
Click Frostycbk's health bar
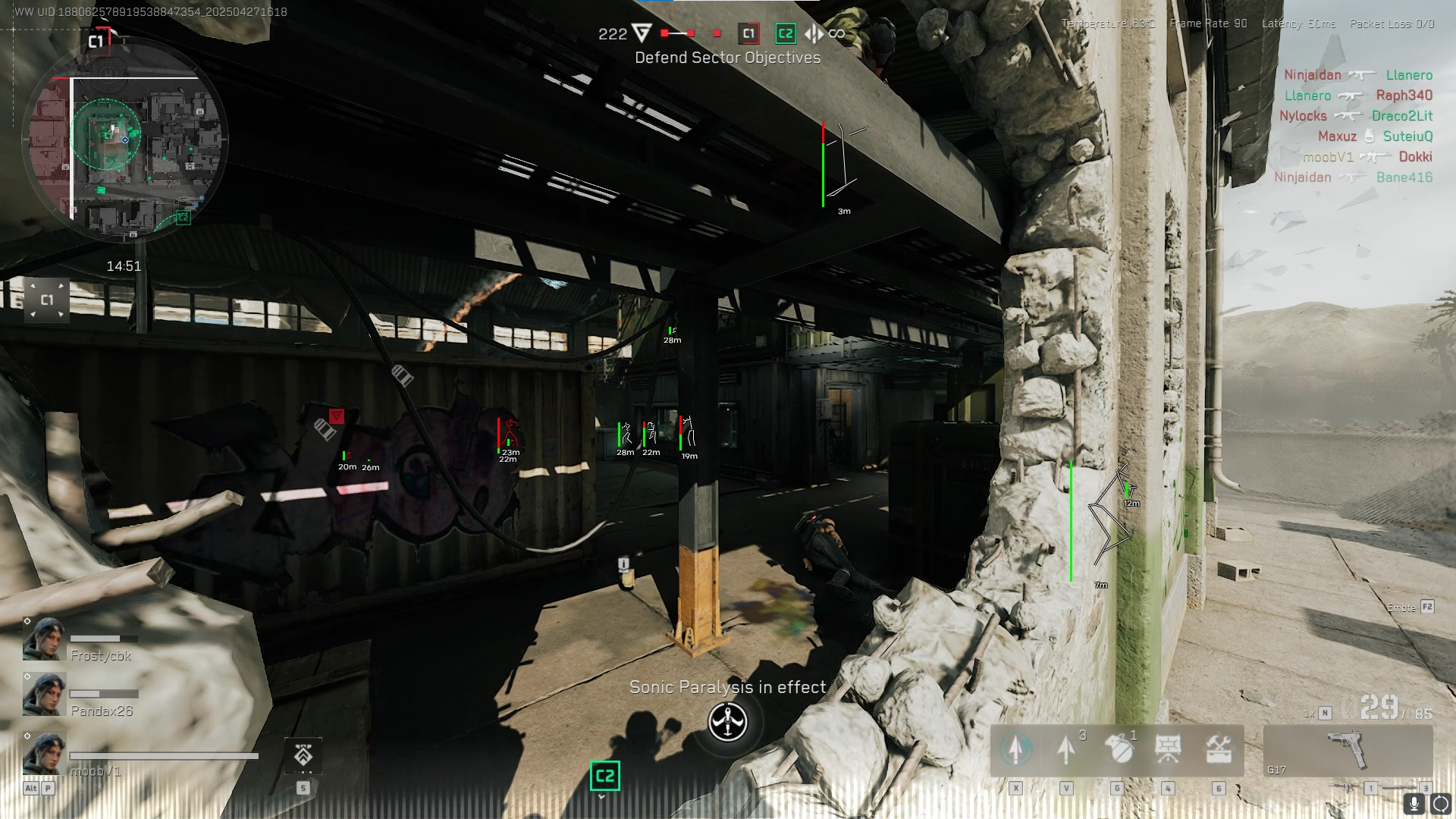(102, 637)
